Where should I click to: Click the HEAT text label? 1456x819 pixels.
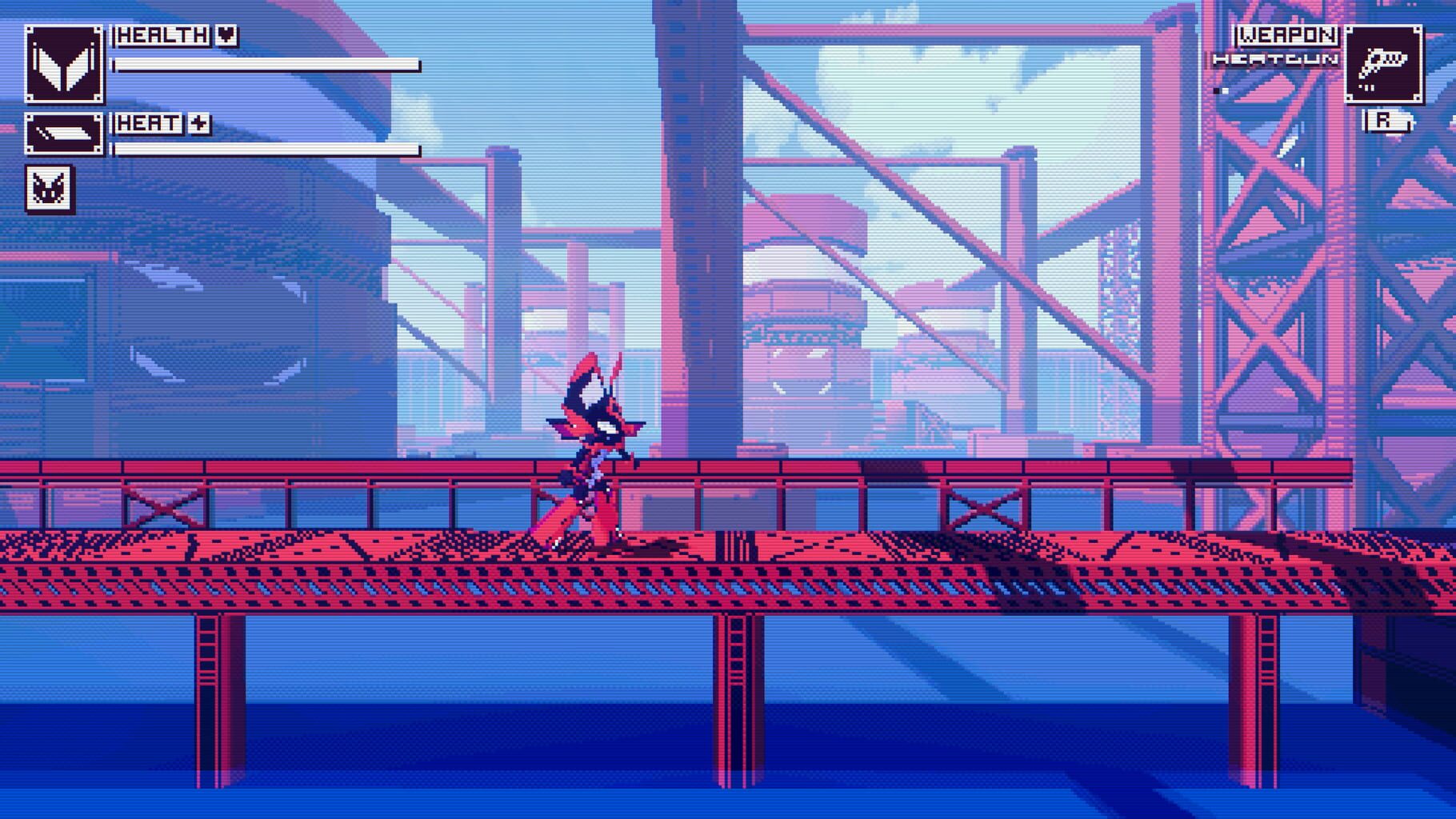click(149, 124)
